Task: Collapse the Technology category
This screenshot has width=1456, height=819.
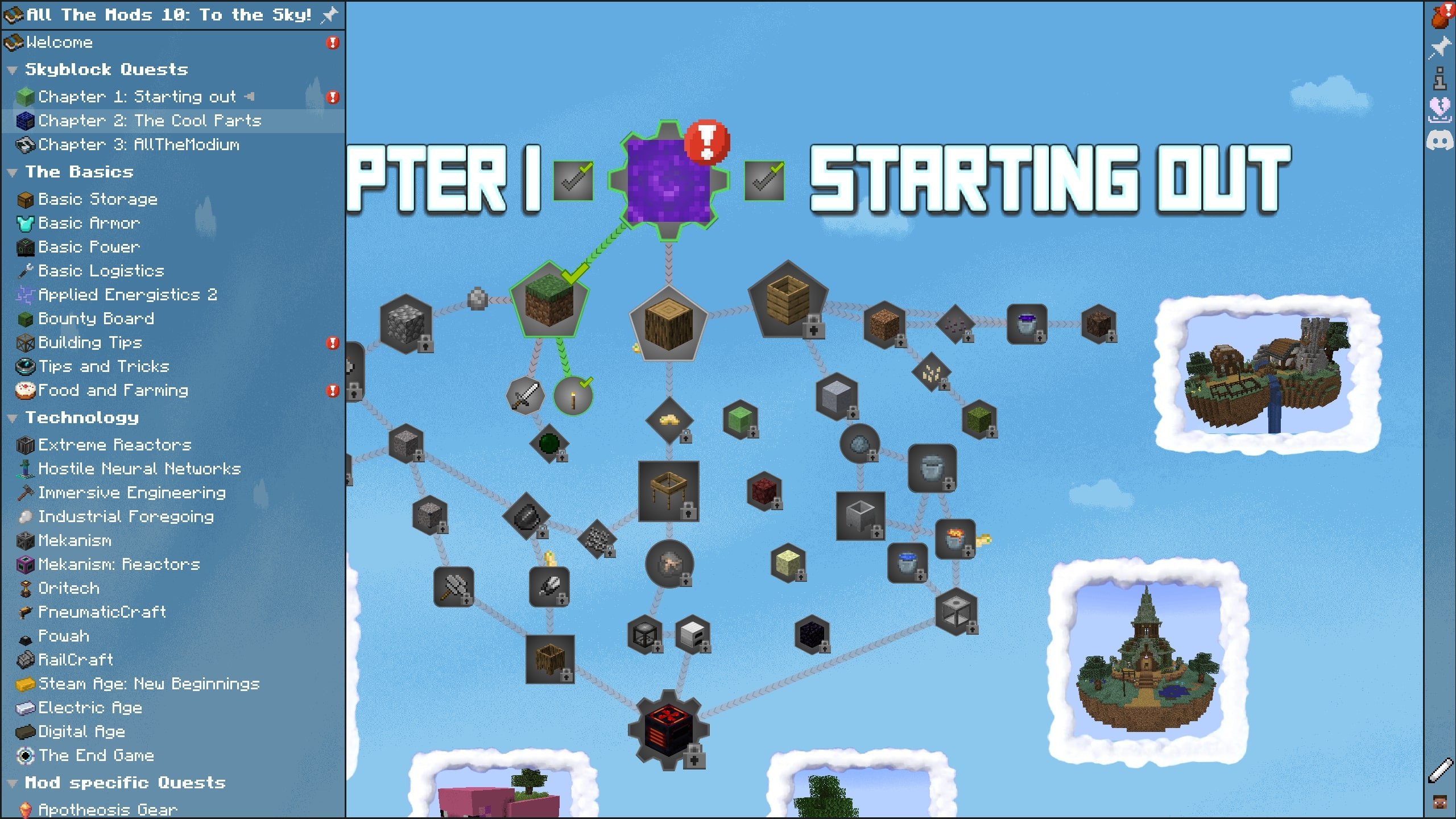Action: point(13,417)
